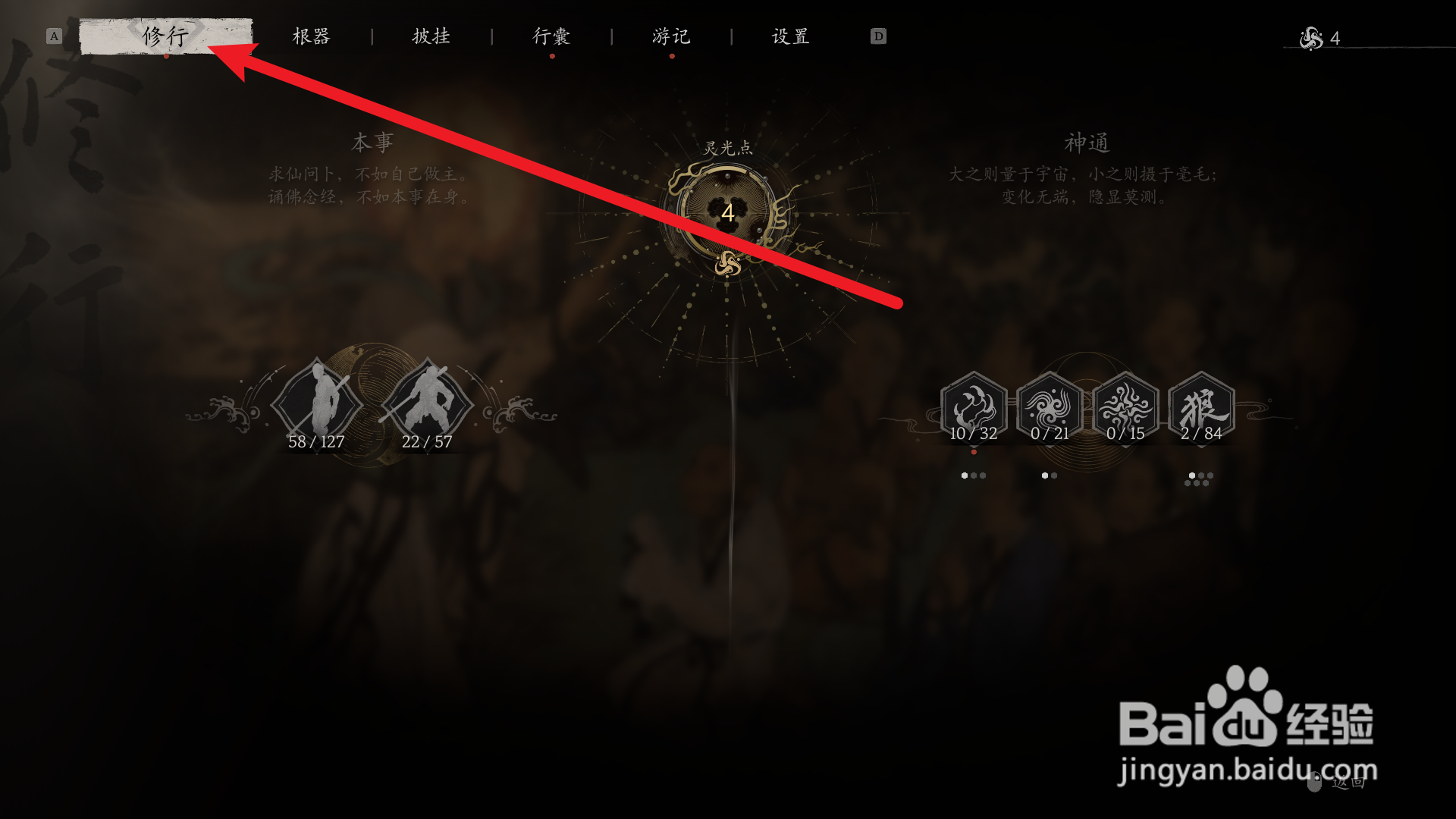The image size is (1456, 819).
Task: Expand the page dots under the cloud spell
Action: pyautogui.click(x=974, y=475)
